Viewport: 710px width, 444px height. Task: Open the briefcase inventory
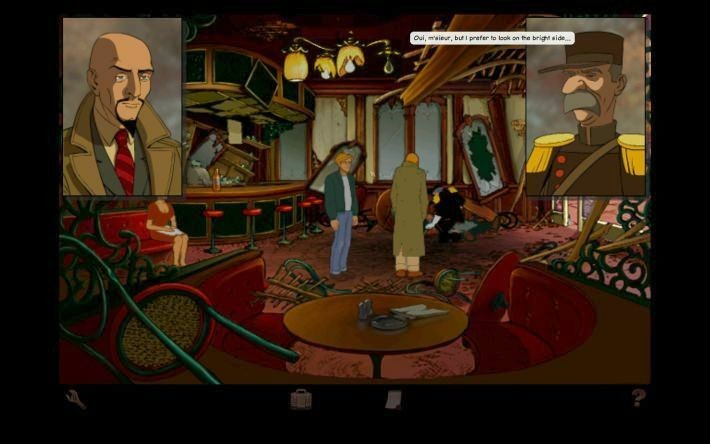[301, 399]
